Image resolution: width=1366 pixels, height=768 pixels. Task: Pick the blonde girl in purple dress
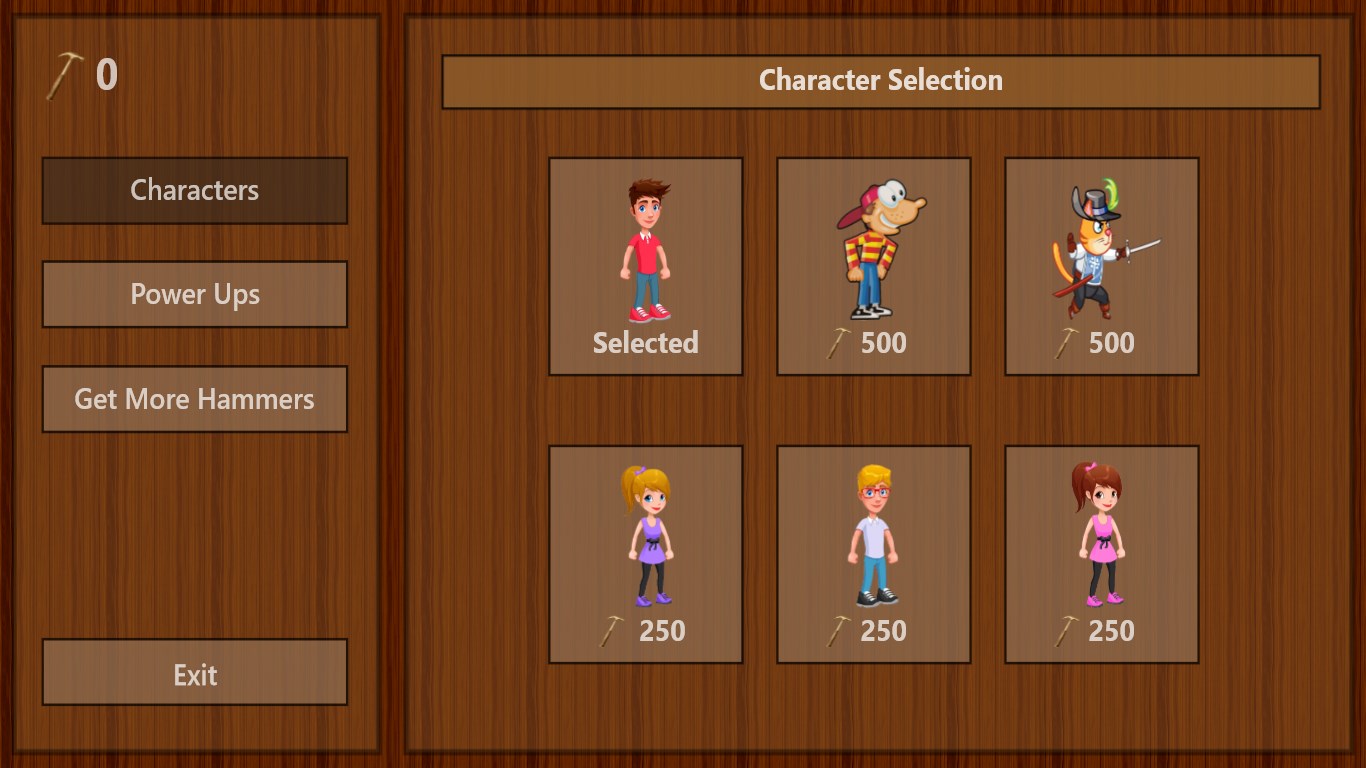tap(645, 554)
